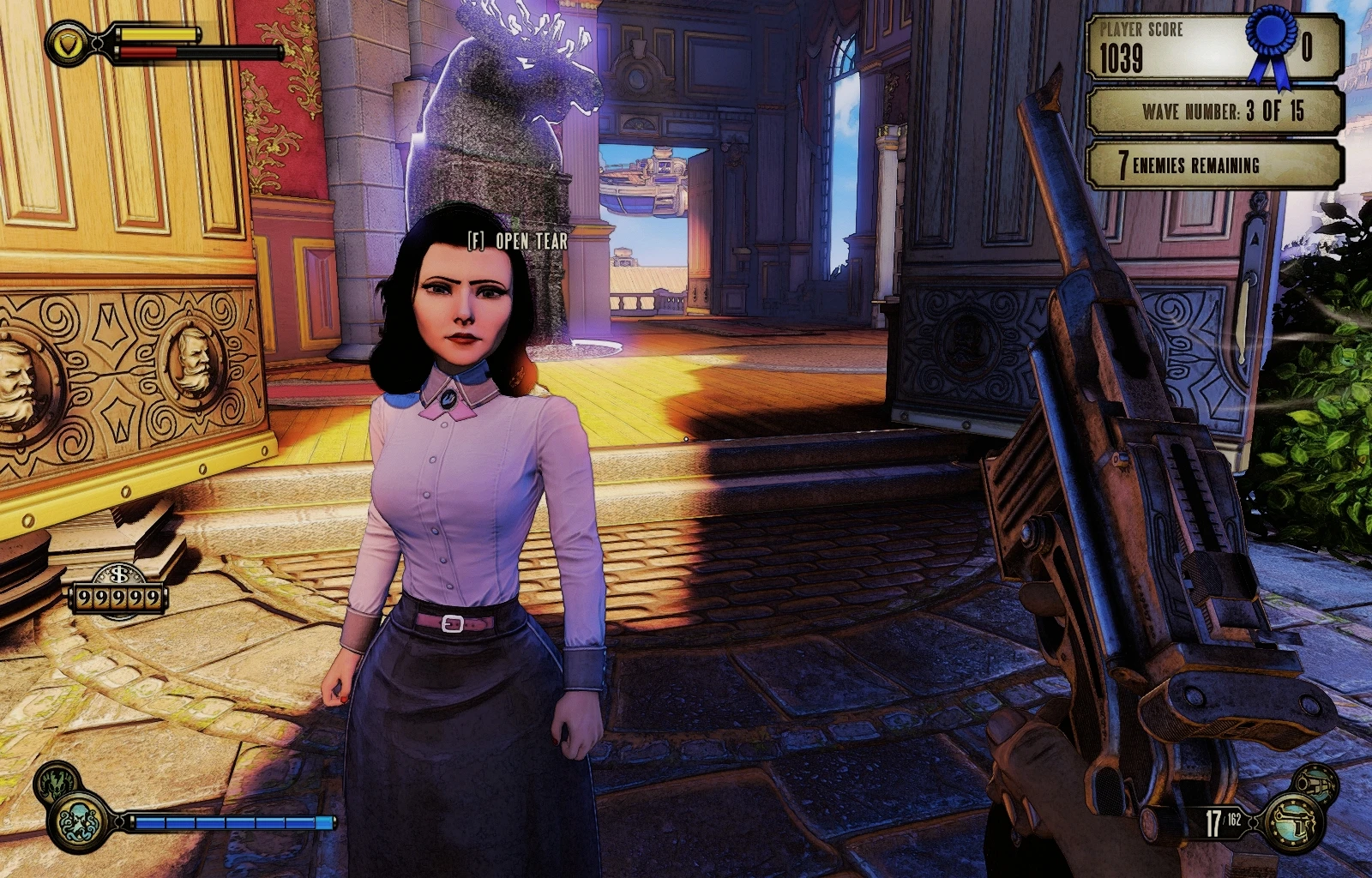Select the equipped pistol weapon icon
Viewport: 1372px width, 878px height.
click(x=1295, y=821)
